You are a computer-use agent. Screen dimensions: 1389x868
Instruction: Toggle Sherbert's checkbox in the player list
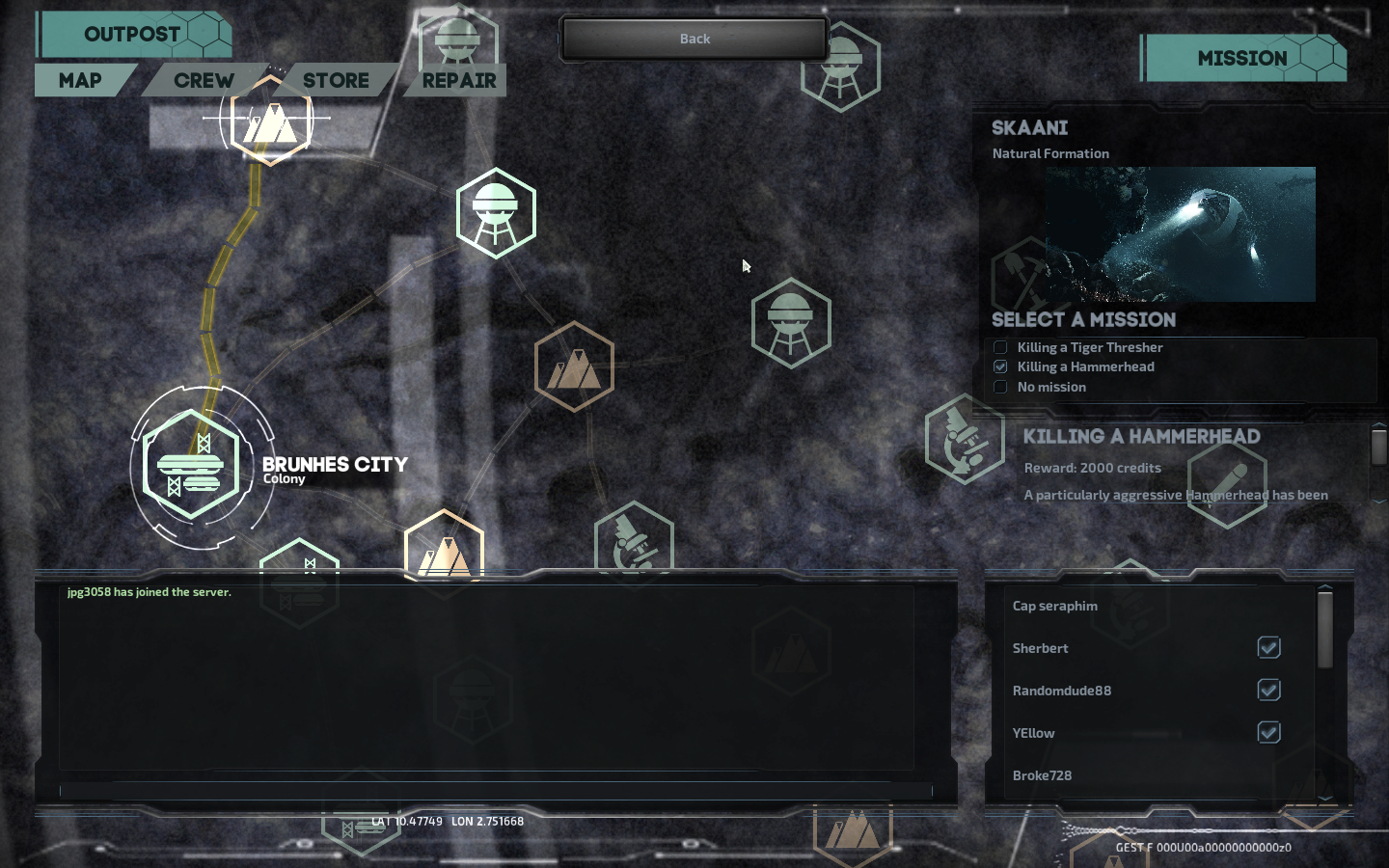click(1268, 648)
